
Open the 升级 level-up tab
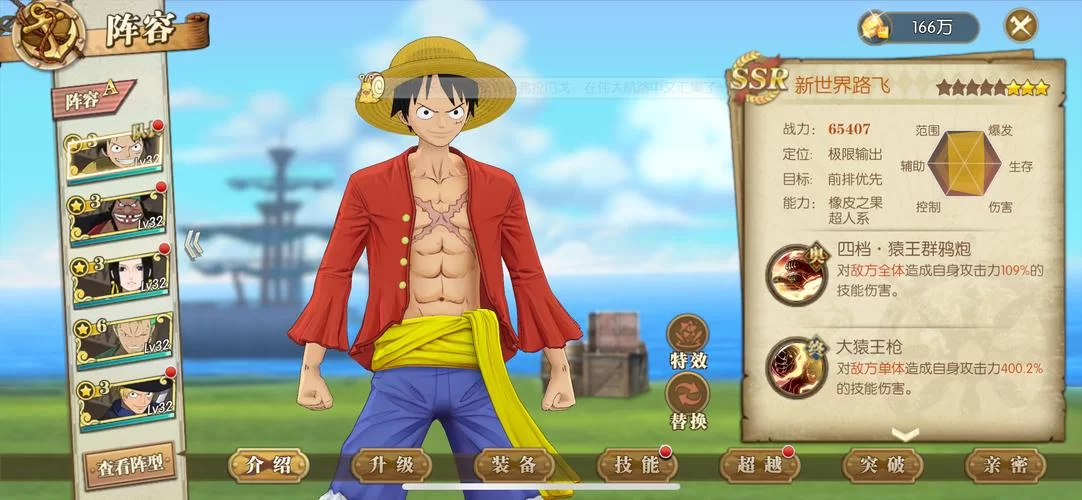[392, 465]
